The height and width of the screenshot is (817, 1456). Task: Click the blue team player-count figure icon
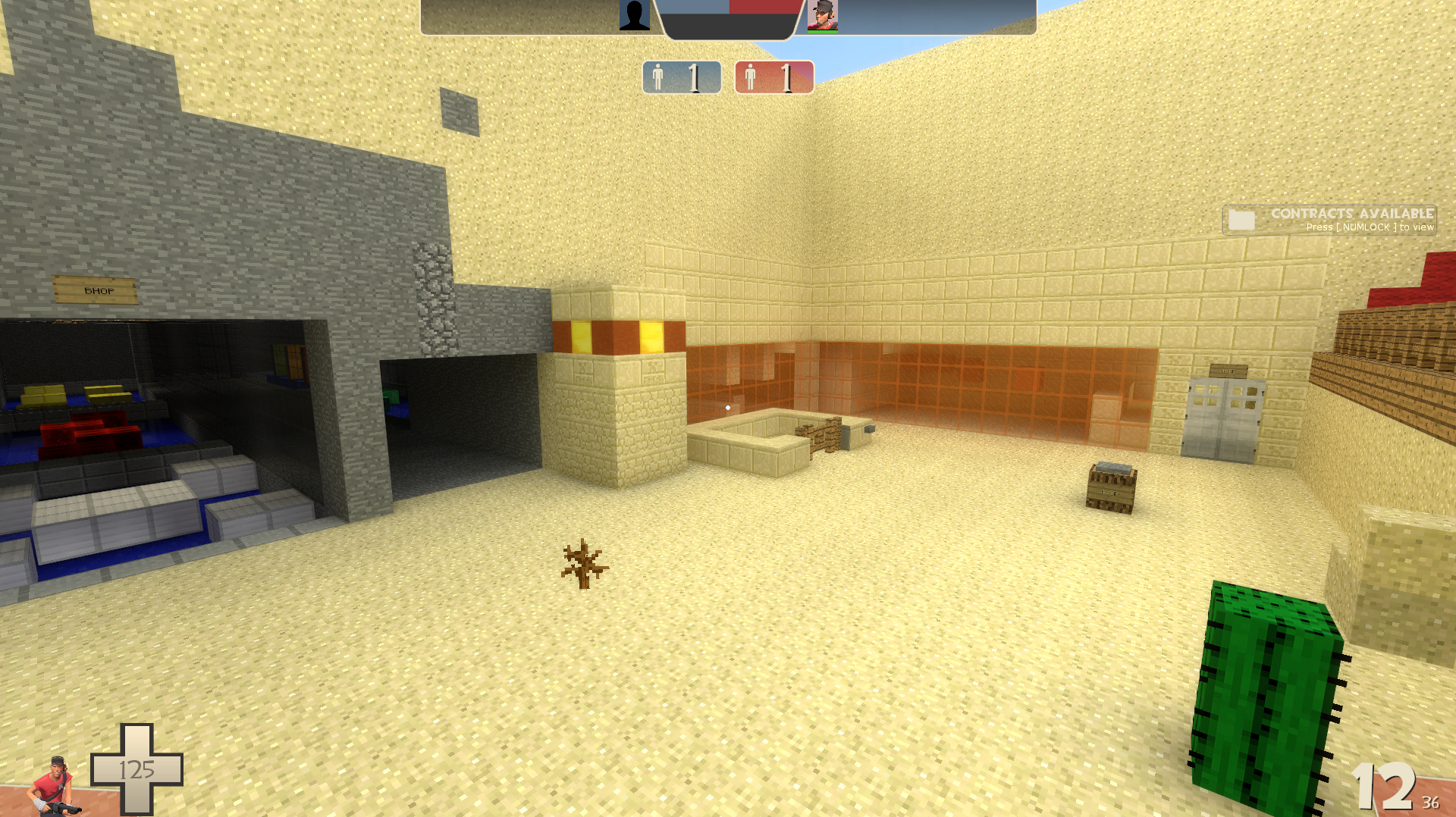(657, 76)
